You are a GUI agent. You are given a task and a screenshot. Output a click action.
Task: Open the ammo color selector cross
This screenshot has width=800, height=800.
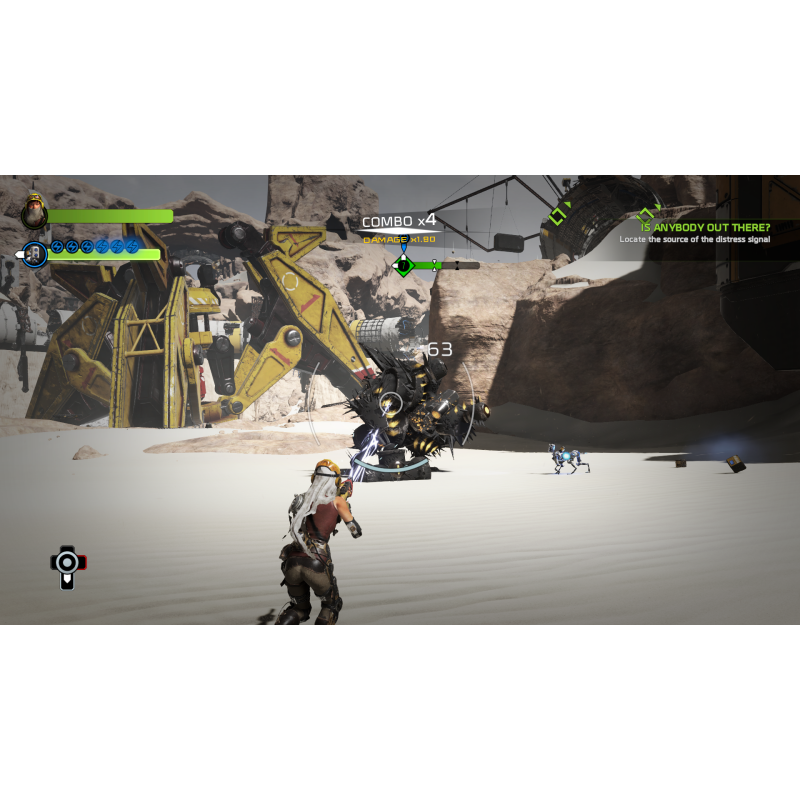click(67, 563)
